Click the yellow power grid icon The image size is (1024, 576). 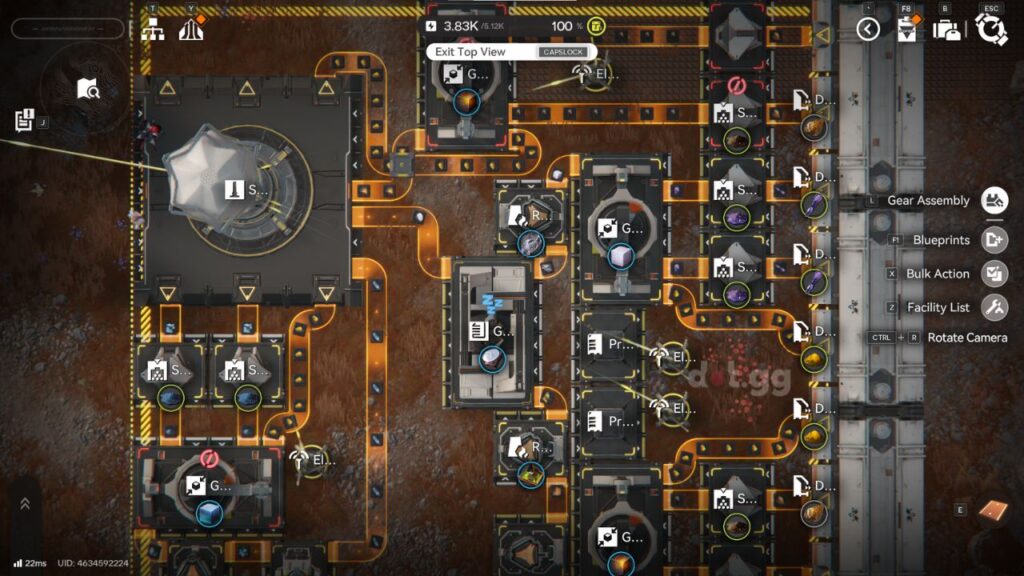[x=596, y=26]
